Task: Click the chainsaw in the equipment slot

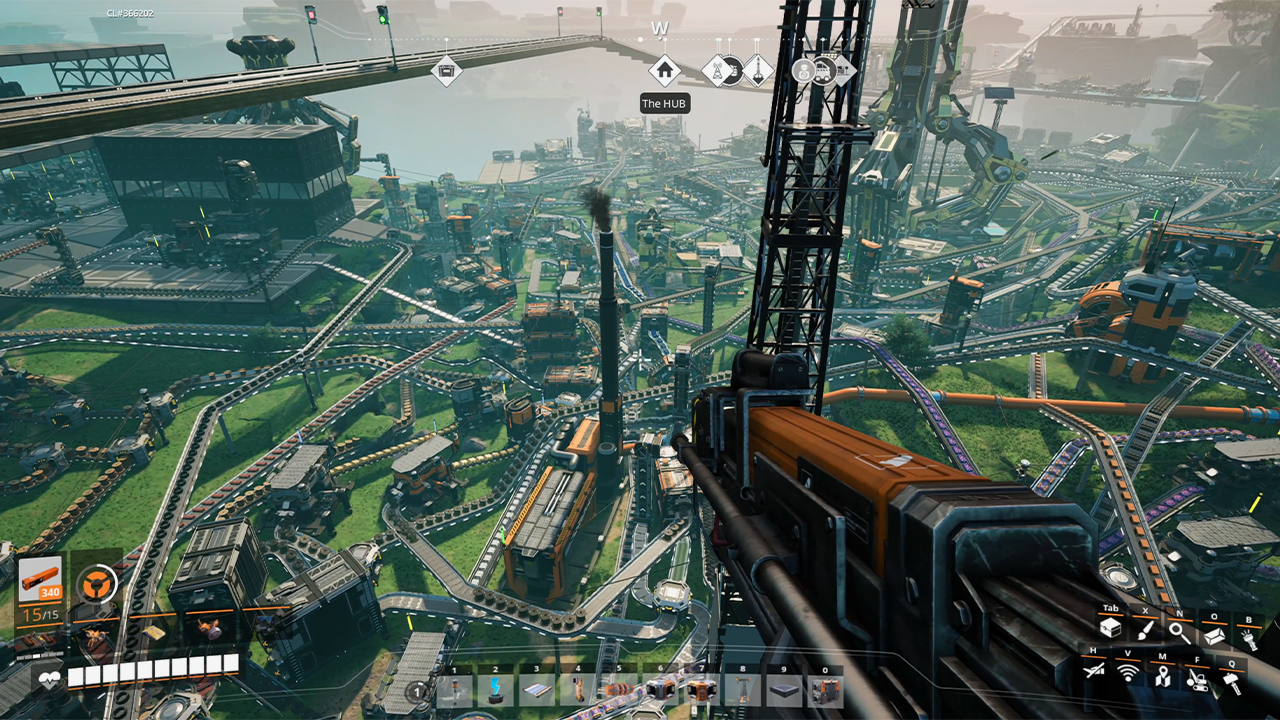Action: (x=95, y=634)
